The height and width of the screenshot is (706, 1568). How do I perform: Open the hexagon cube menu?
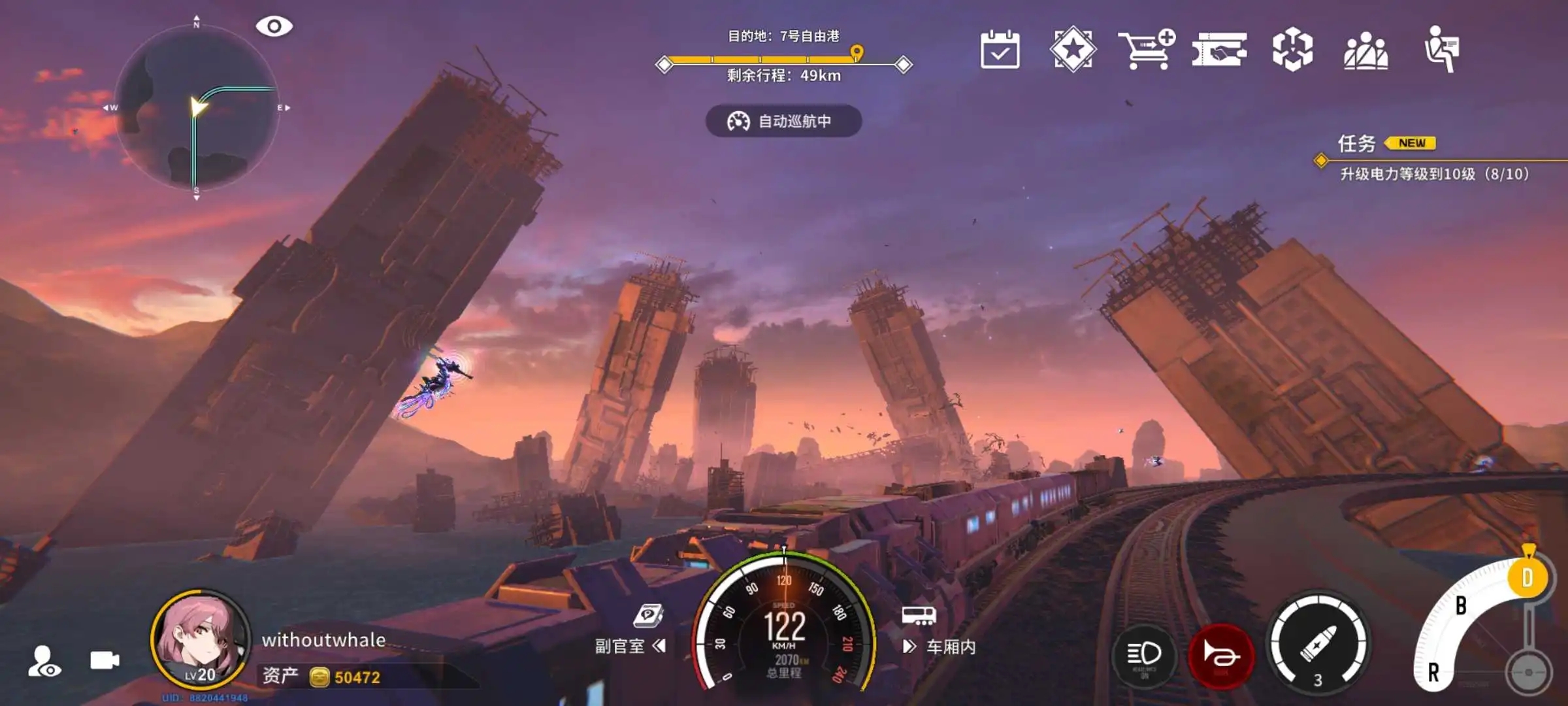pos(1292,50)
